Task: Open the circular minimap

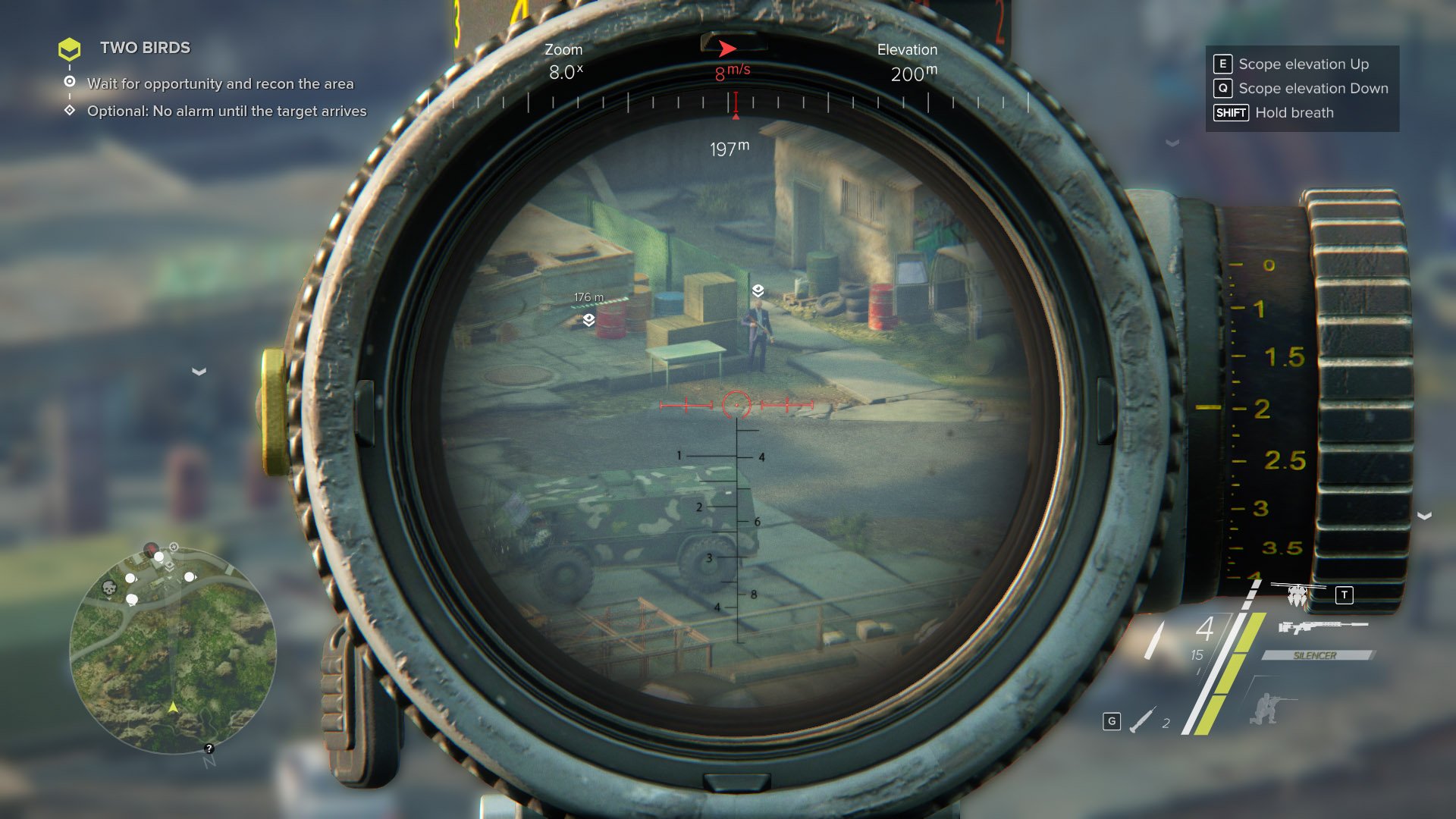Action: click(173, 650)
